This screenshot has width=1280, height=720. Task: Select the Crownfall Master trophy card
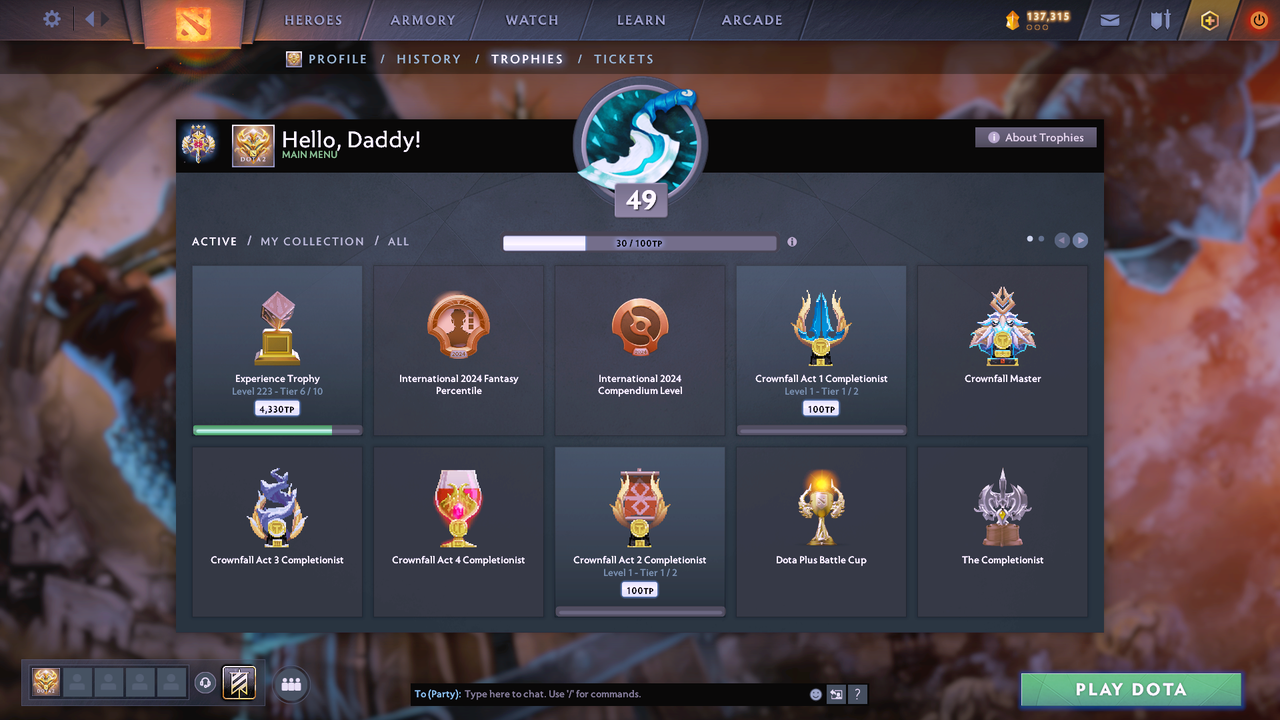(x=1002, y=350)
